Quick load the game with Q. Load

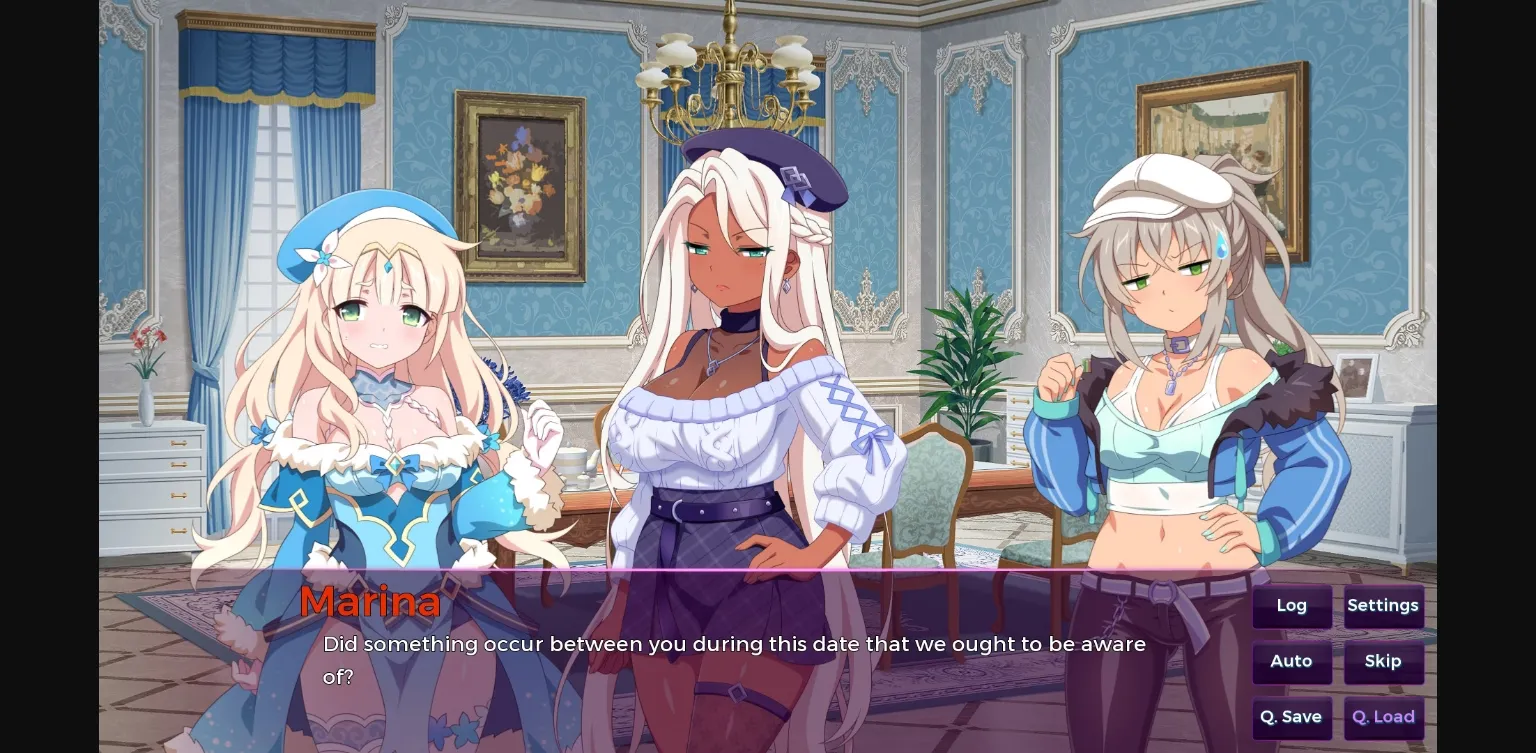[x=1383, y=717]
